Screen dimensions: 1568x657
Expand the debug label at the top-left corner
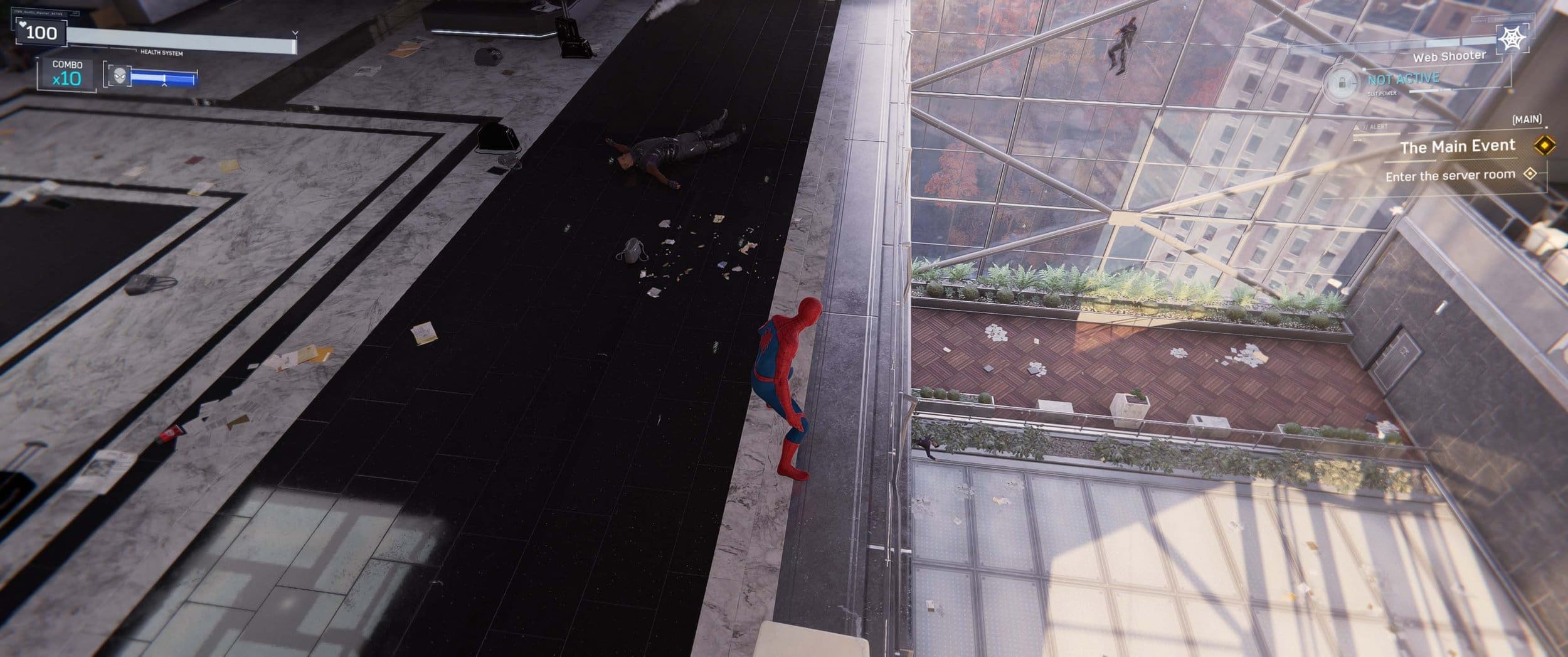coord(38,13)
